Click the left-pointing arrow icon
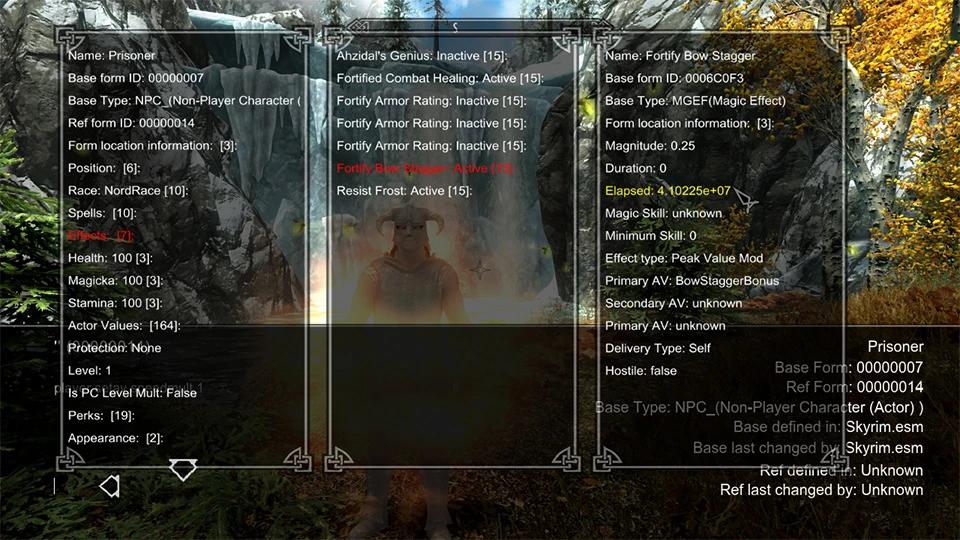 point(110,486)
